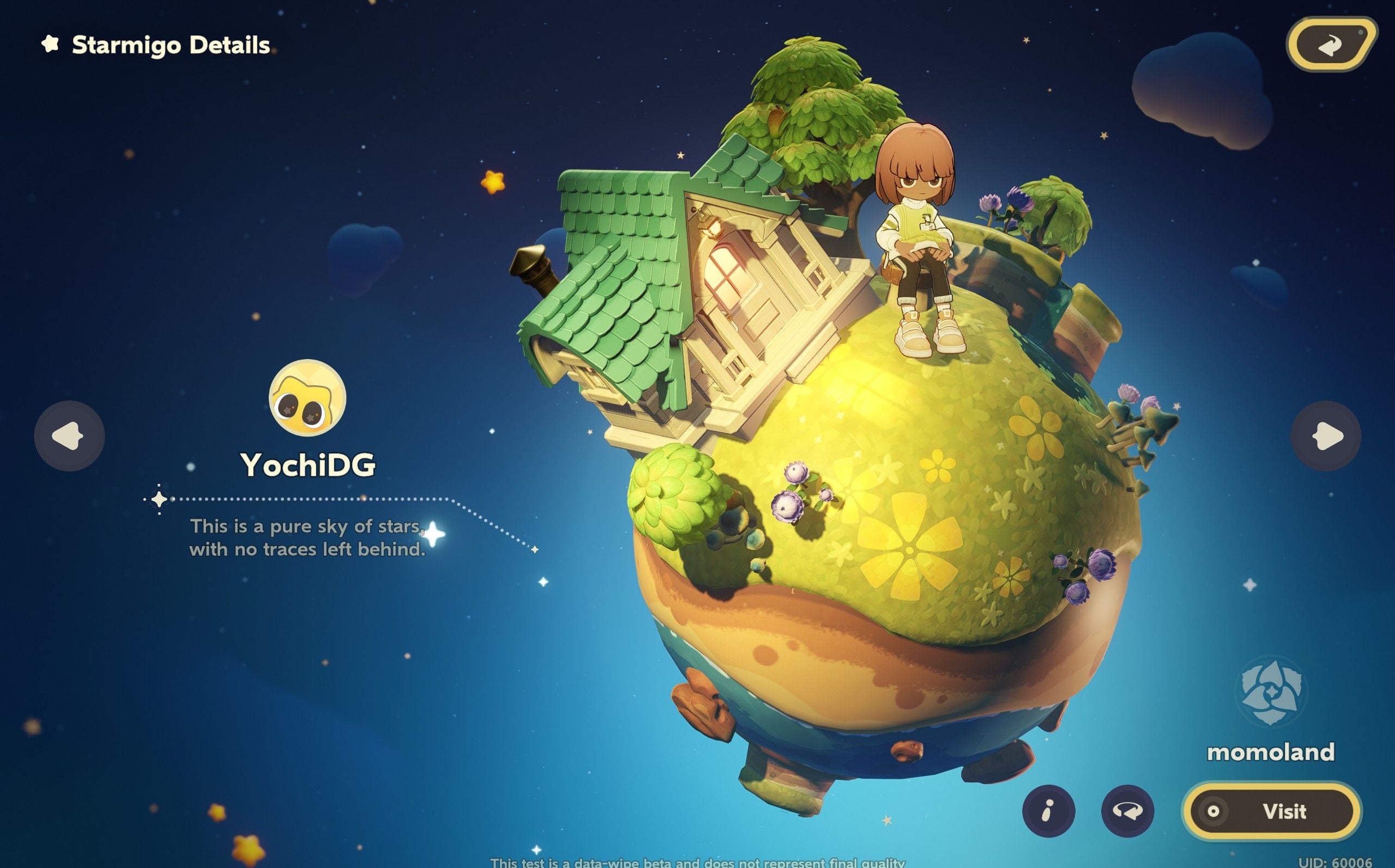
Task: Go to the next Starmigo
Action: (1326, 436)
